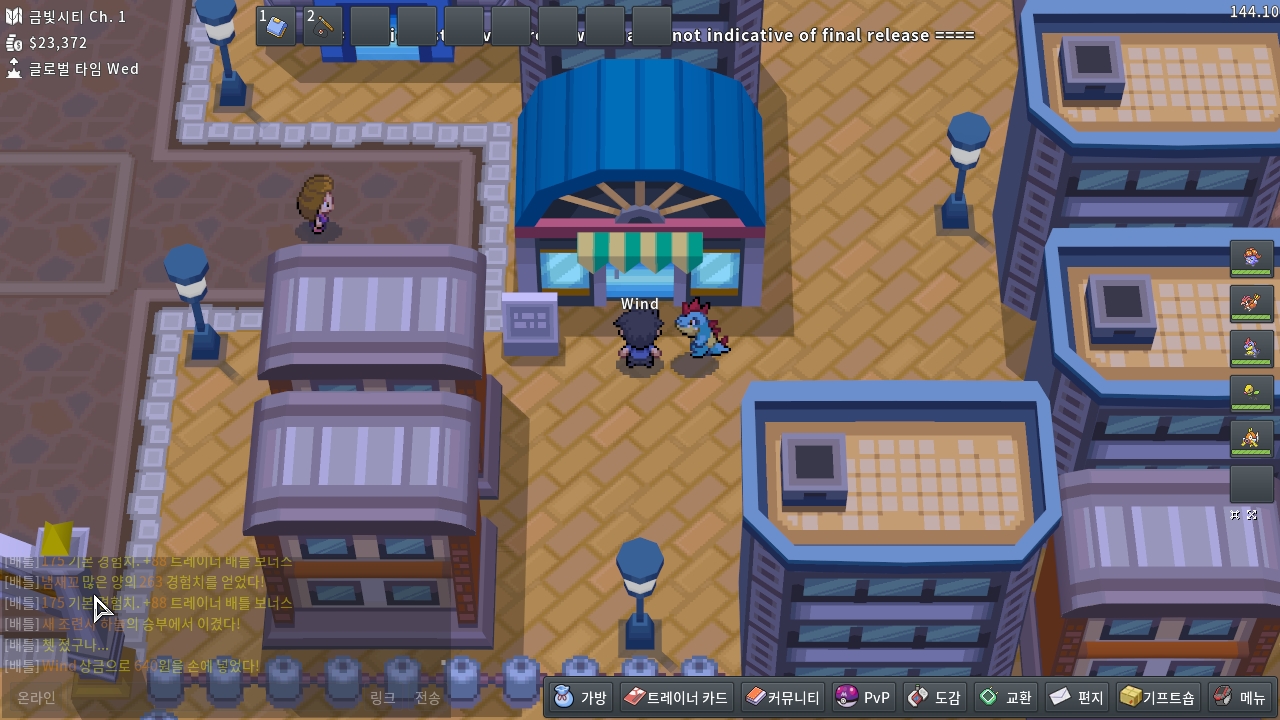The image size is (1280, 720).
Task: Open the PvP menu
Action: coord(864,697)
